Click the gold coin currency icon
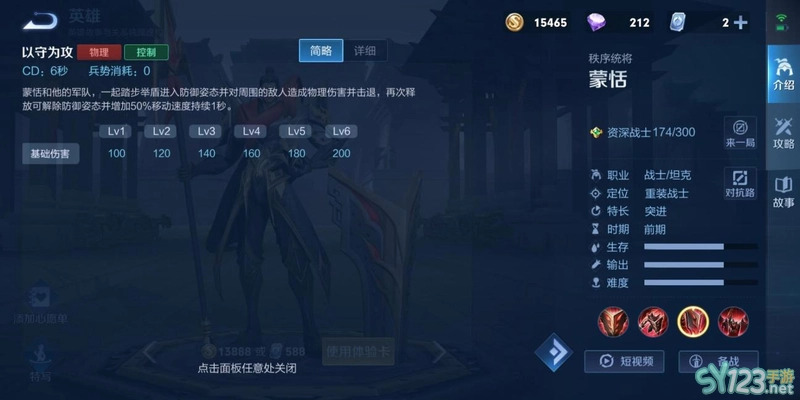Image resolution: width=800 pixels, height=400 pixels. [514, 22]
